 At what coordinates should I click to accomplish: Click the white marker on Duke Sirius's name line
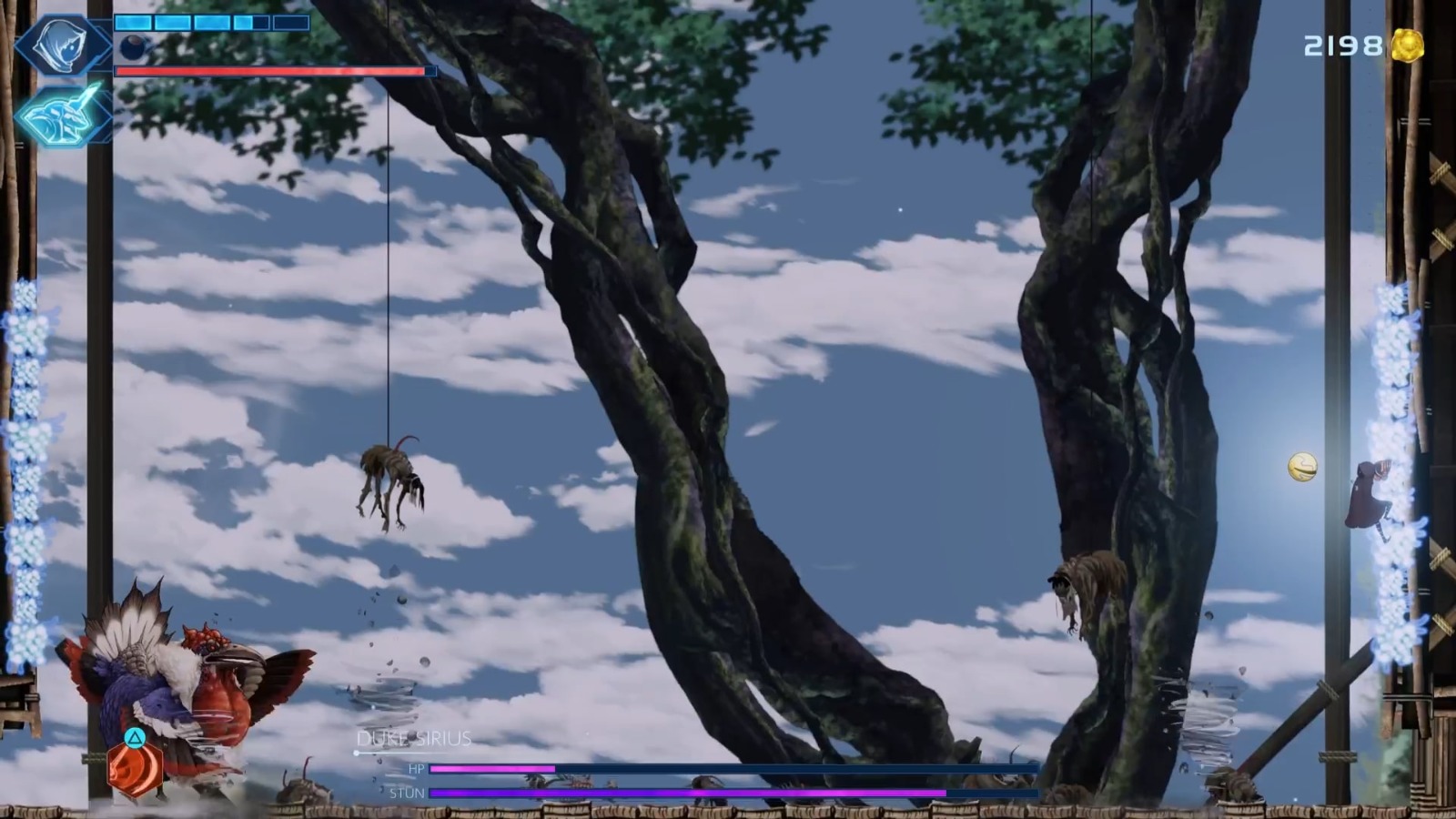click(355, 753)
